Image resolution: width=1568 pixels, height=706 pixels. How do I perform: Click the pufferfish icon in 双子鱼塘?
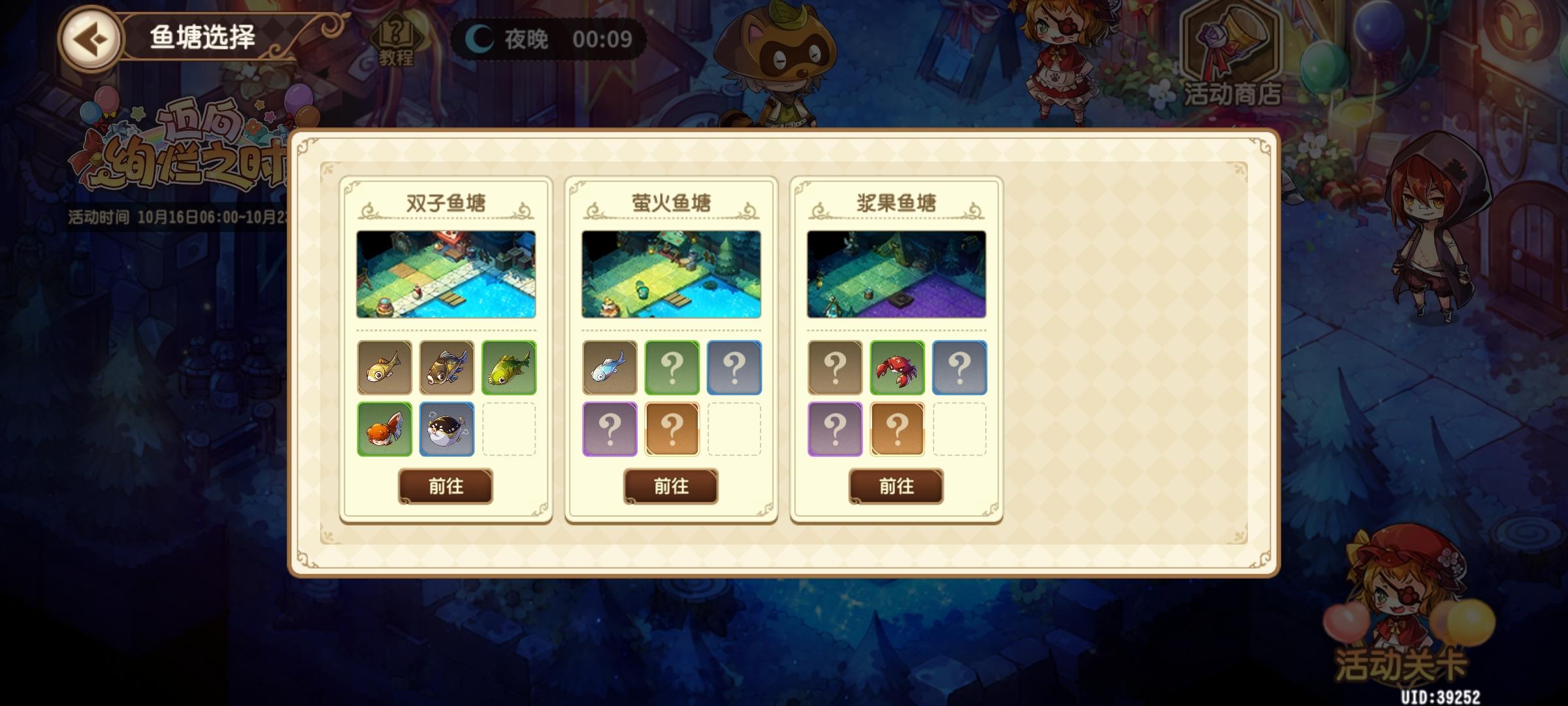[x=445, y=429]
